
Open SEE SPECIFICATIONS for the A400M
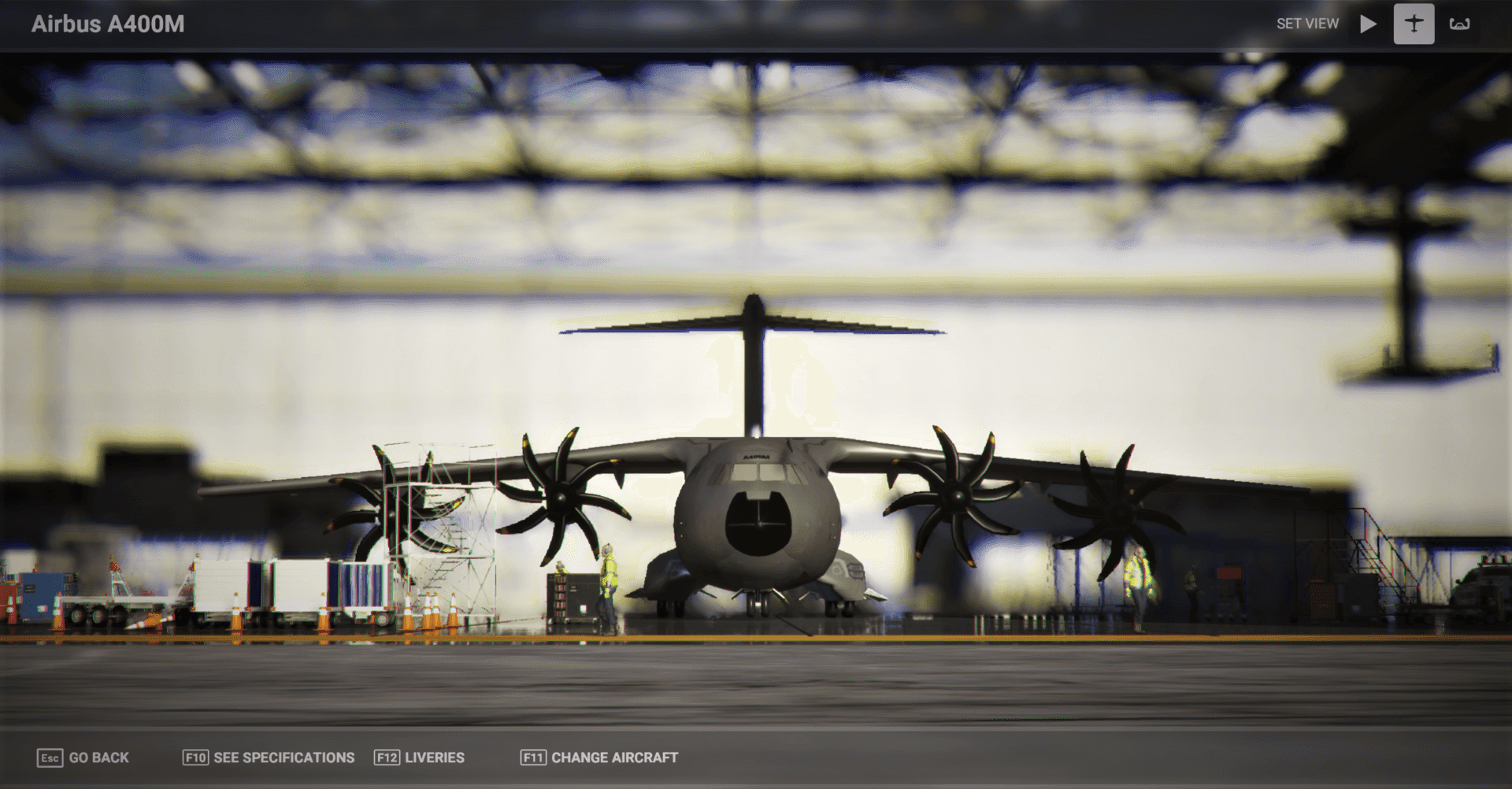pos(283,758)
